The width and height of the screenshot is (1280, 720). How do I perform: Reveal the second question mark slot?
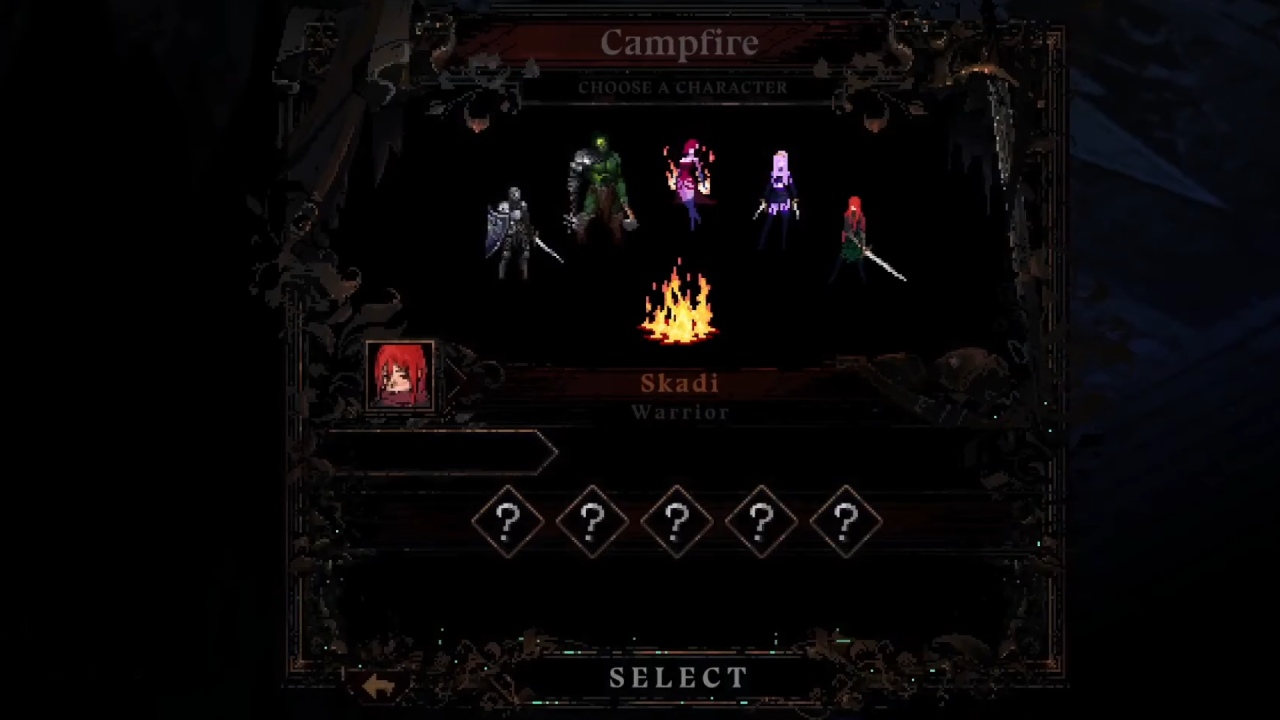593,520
